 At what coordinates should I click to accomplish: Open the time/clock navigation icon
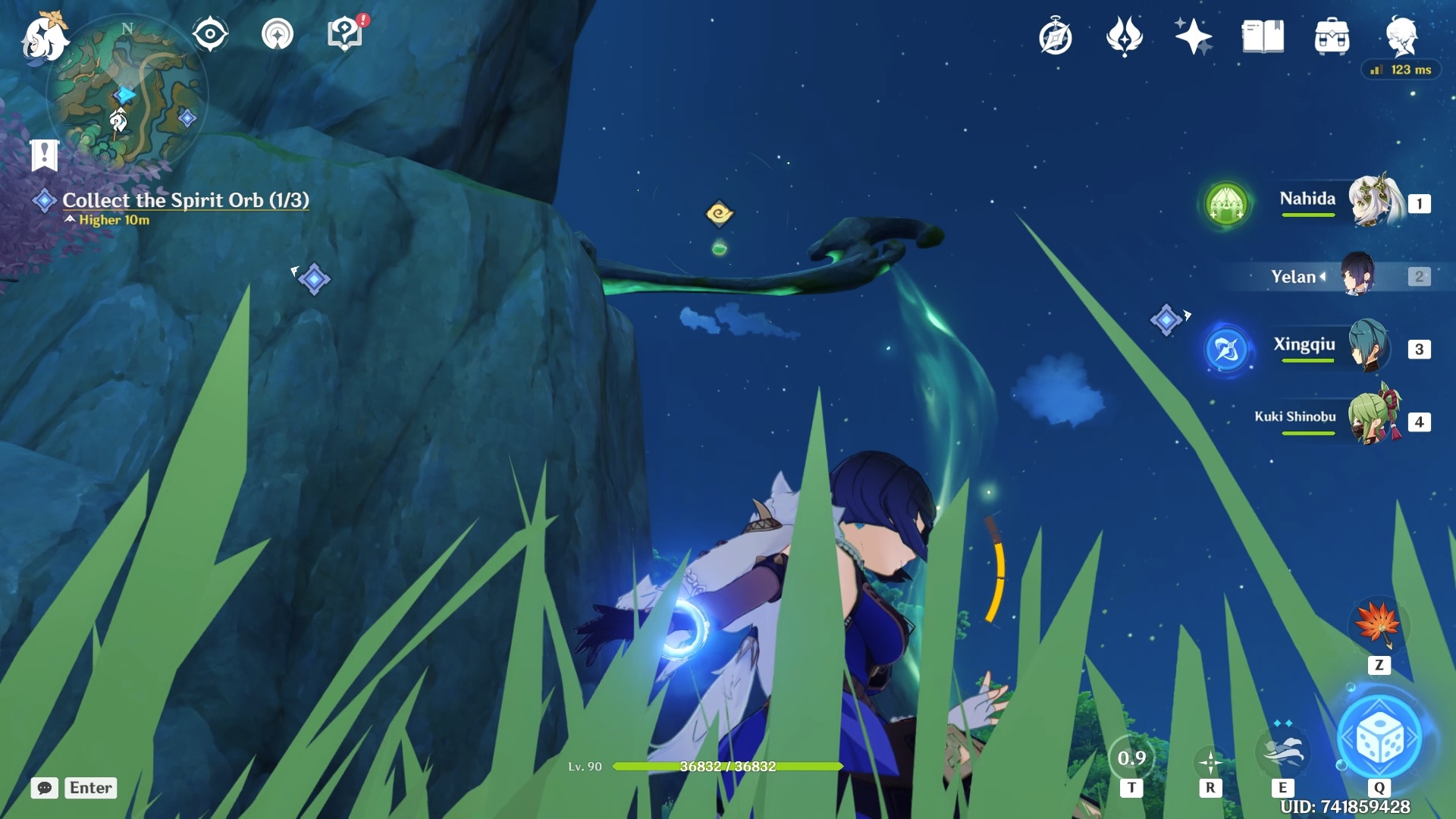click(x=1056, y=36)
